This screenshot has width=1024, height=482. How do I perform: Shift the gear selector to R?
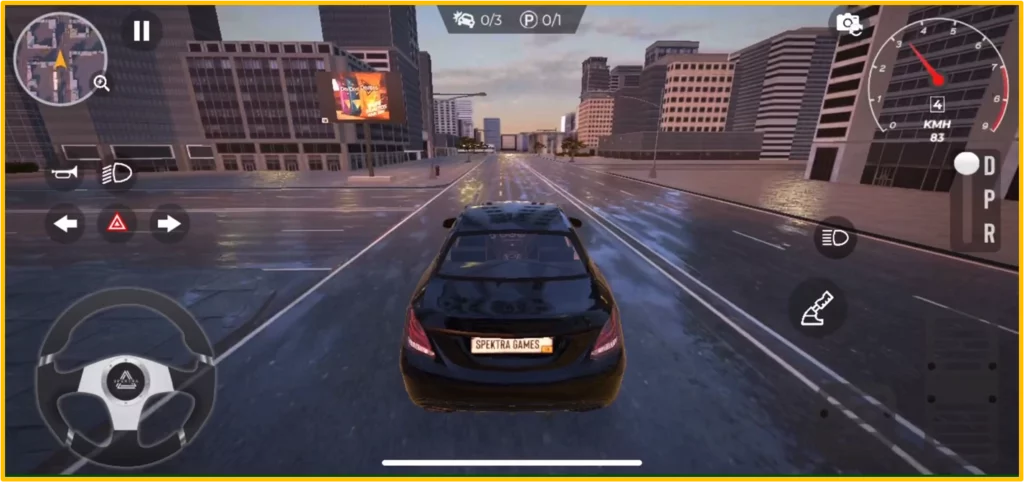[x=989, y=233]
